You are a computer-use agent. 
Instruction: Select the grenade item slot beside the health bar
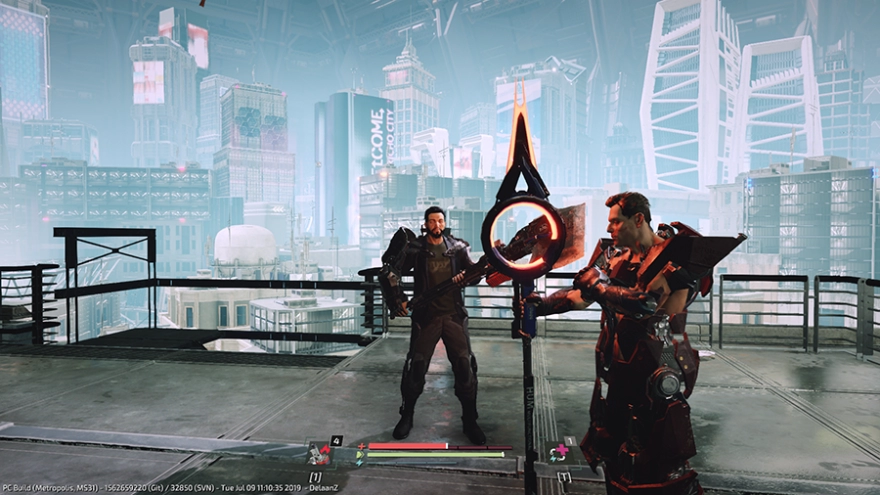(319, 454)
